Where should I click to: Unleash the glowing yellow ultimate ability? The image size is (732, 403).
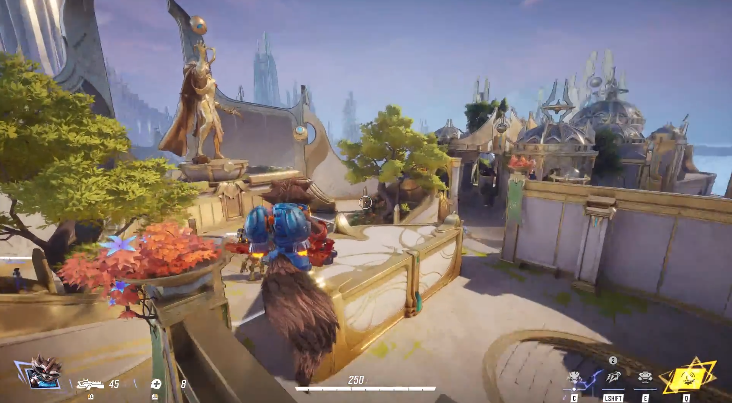click(687, 376)
